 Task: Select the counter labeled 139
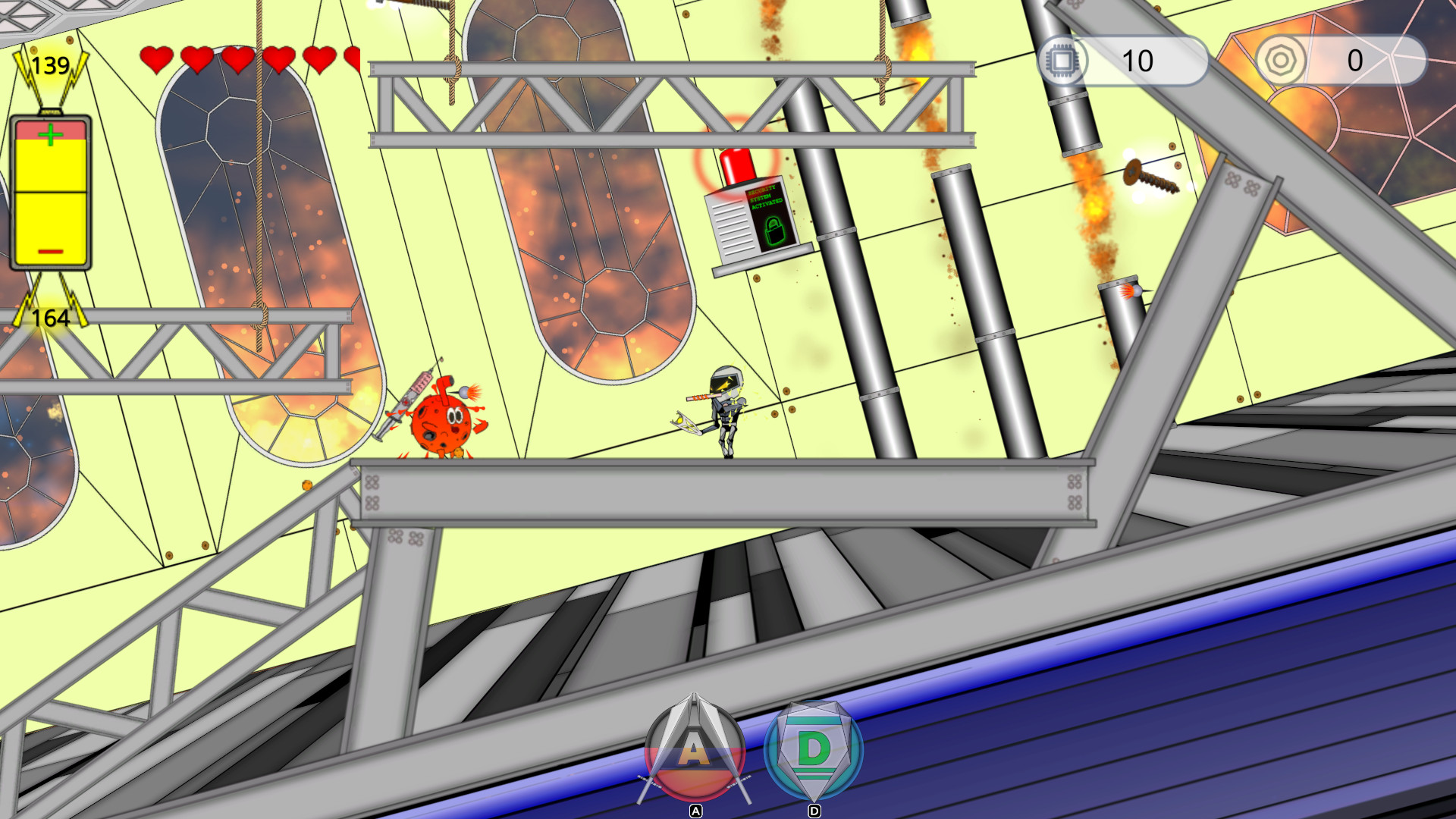coord(50,66)
